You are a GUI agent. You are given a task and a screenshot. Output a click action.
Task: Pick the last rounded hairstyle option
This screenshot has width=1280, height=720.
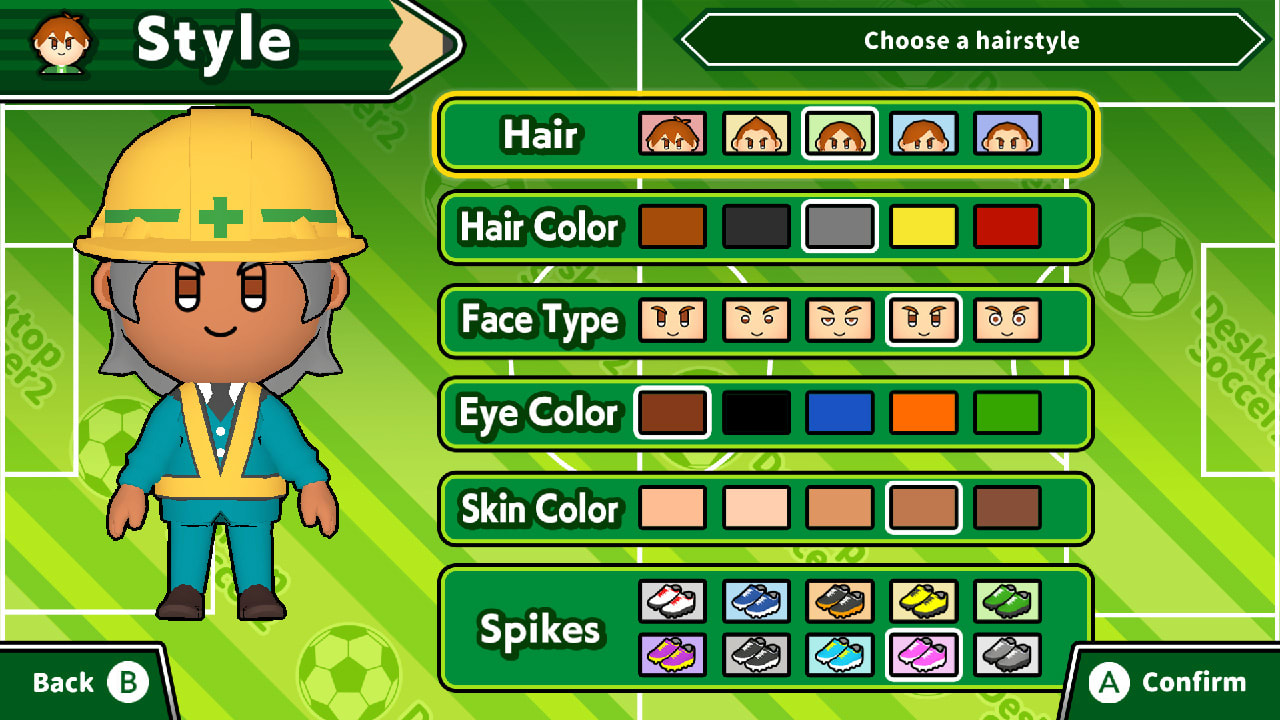click(x=1008, y=135)
